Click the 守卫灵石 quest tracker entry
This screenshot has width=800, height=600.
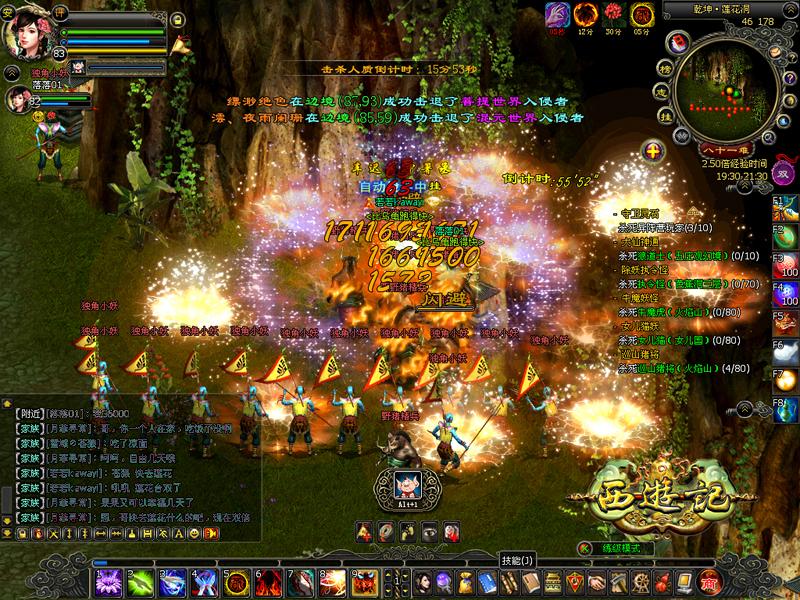click(x=641, y=215)
